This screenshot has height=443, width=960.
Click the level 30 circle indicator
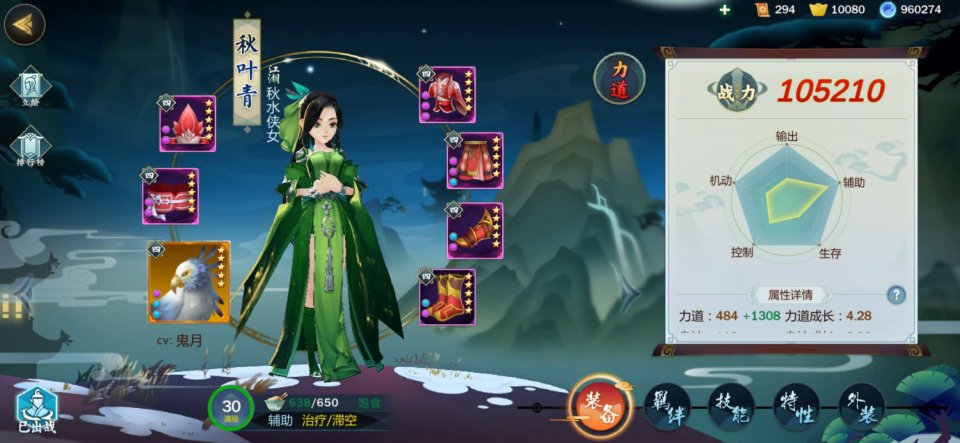(x=231, y=406)
